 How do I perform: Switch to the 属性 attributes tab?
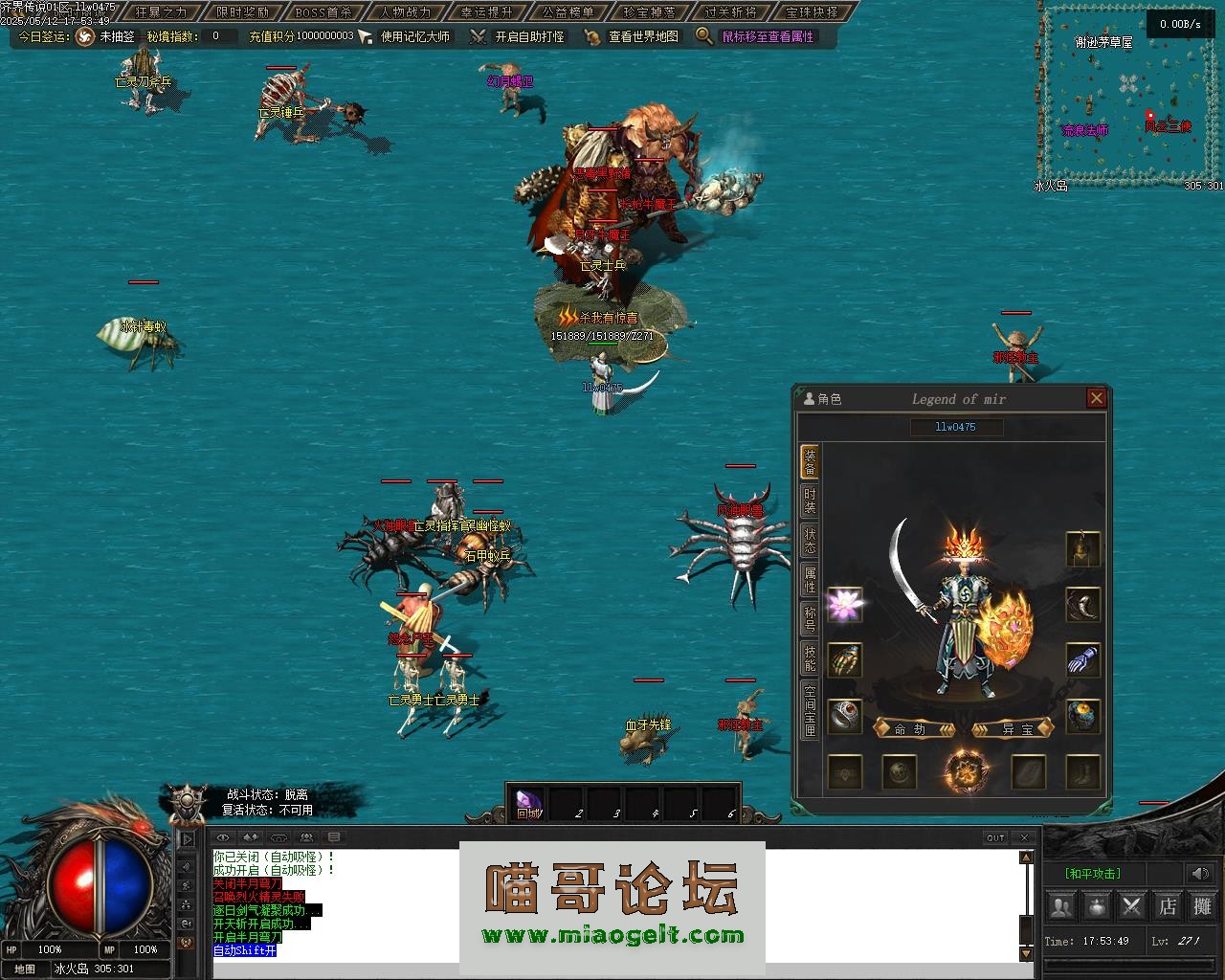click(810, 580)
